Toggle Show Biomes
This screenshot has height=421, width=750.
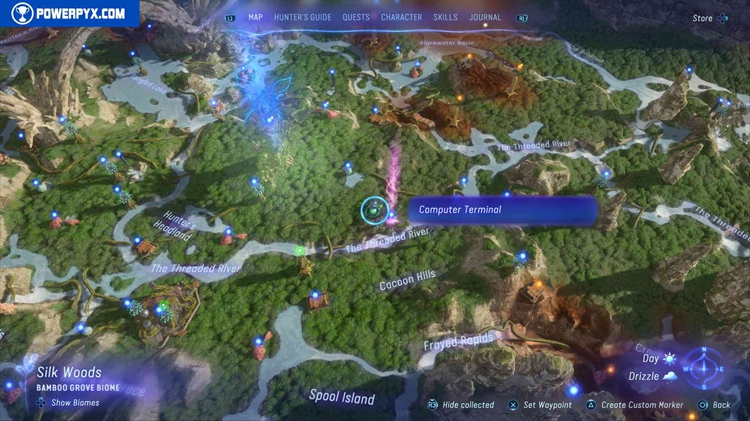tap(69, 402)
